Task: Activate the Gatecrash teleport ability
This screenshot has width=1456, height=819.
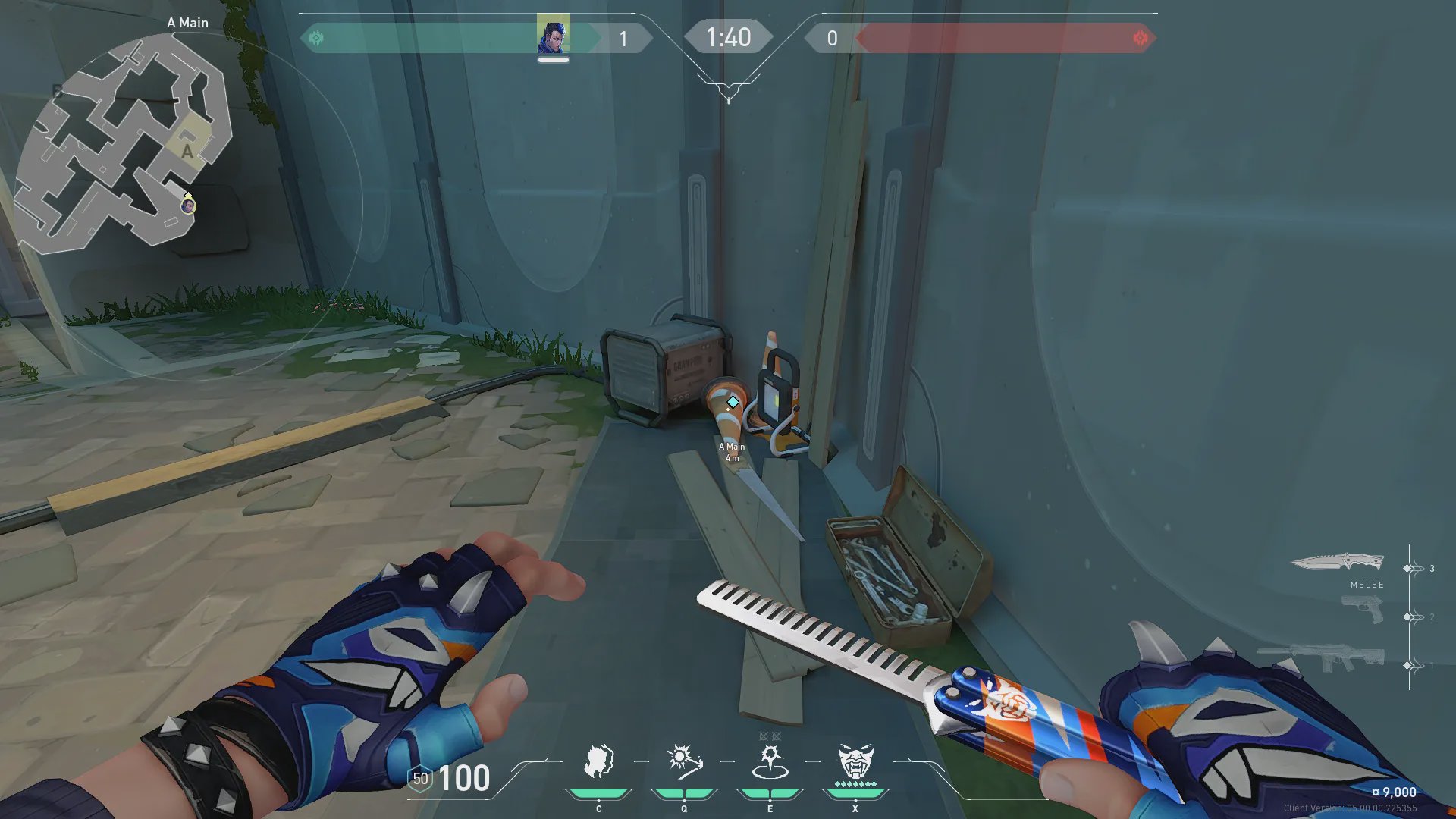Action: [x=770, y=762]
